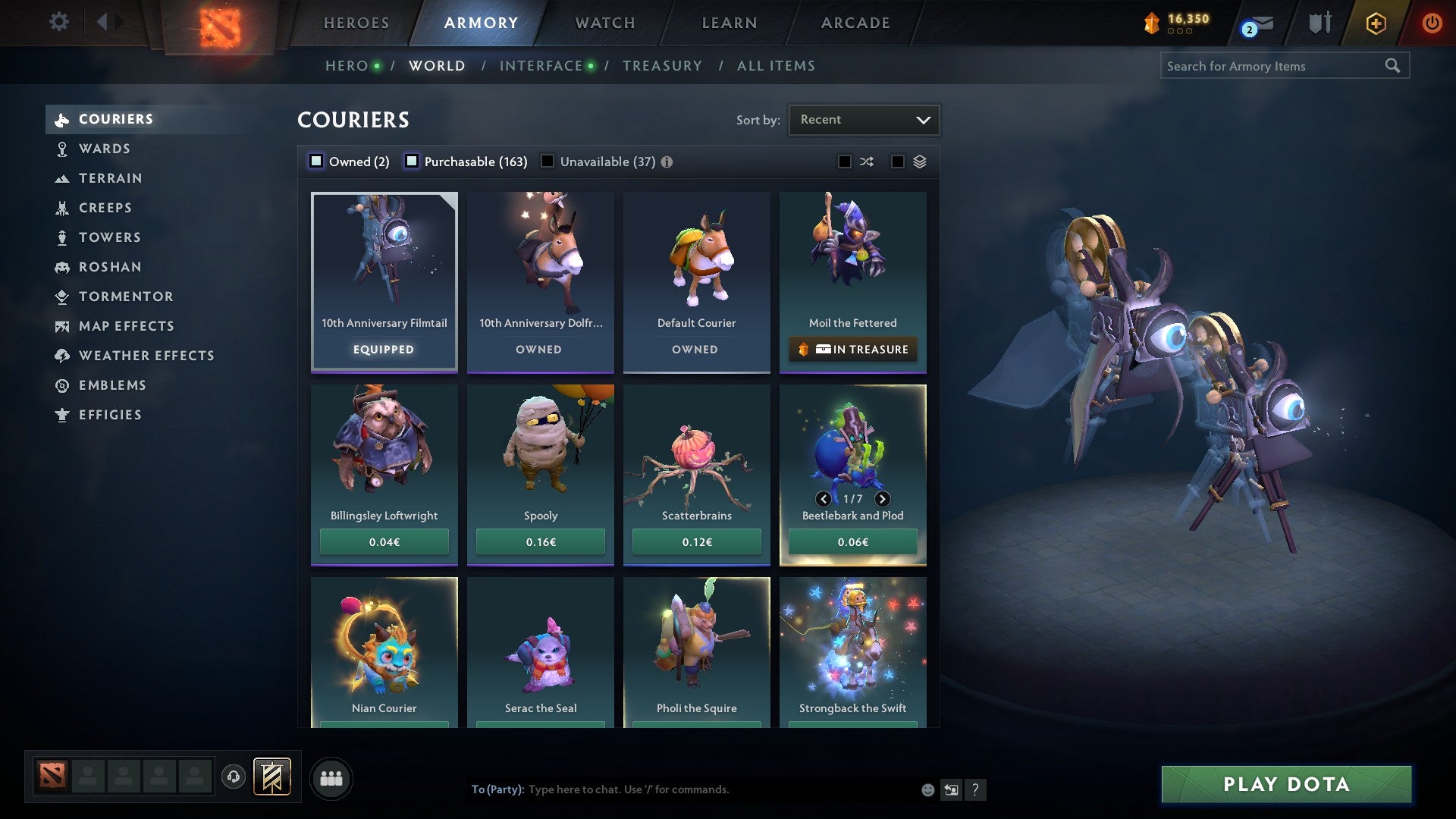This screenshot has width=1456, height=819.
Task: Advance Beetlebark and Plod to next style
Action: [882, 499]
